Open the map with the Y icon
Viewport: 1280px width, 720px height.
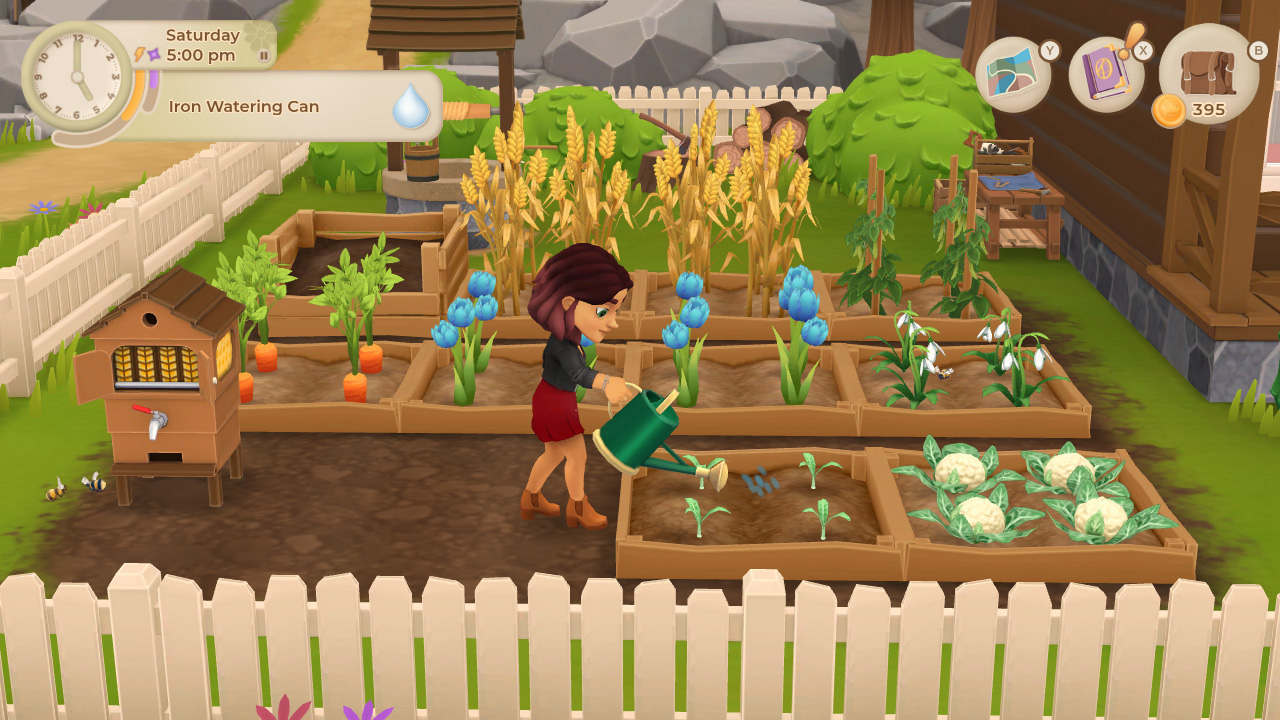coord(1015,75)
